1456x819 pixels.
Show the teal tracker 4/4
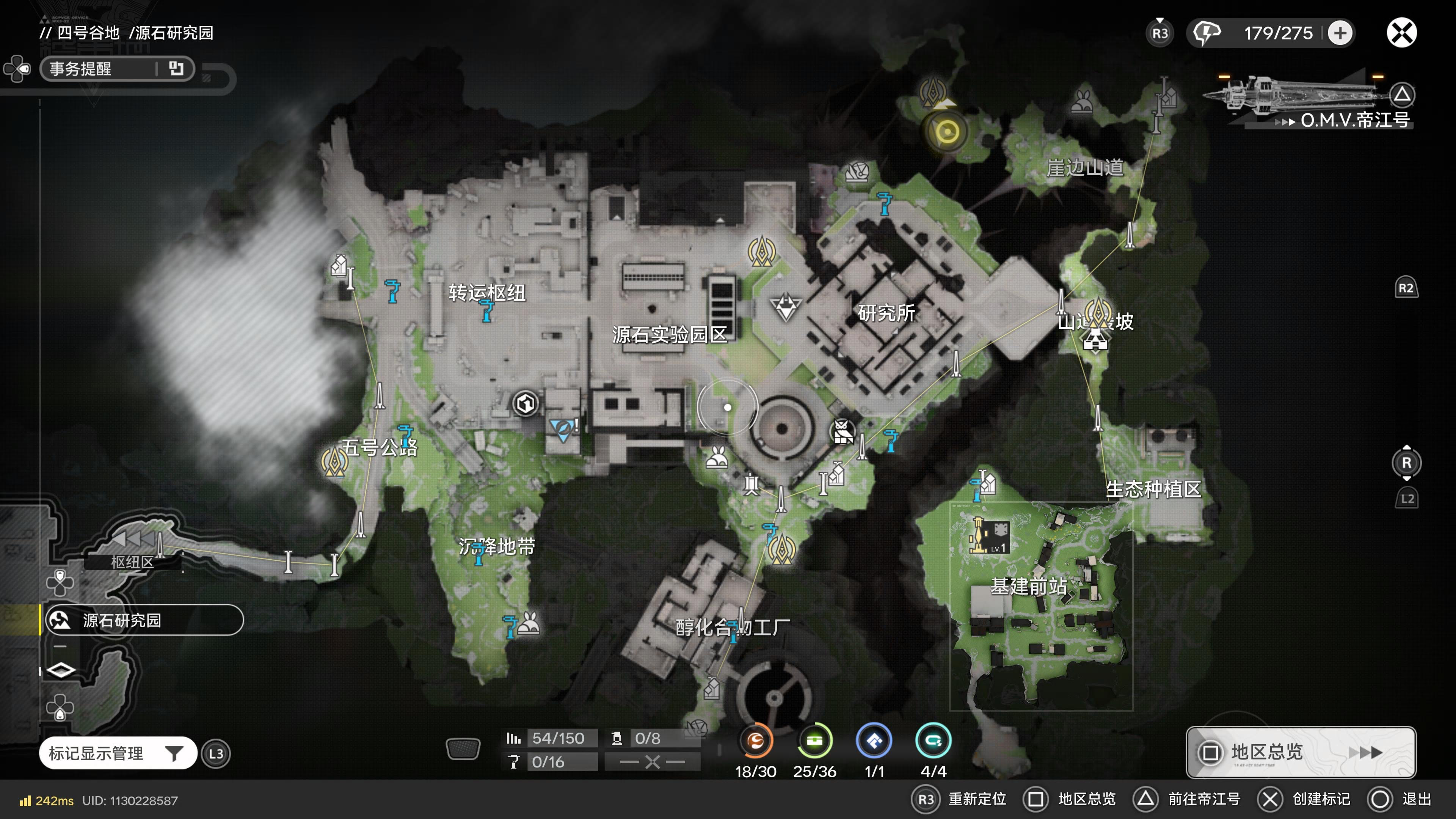click(933, 741)
